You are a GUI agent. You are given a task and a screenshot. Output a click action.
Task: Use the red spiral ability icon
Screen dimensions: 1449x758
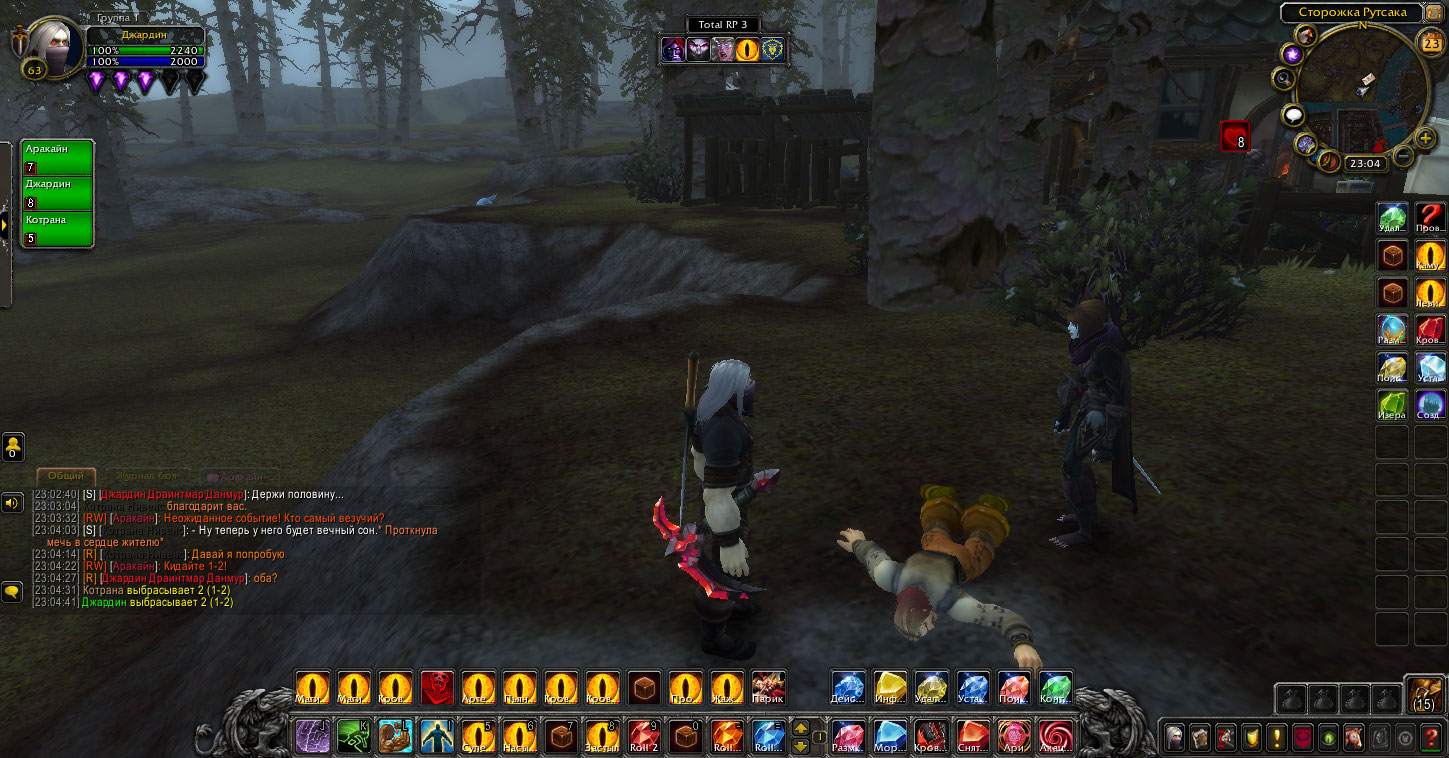(1056, 738)
